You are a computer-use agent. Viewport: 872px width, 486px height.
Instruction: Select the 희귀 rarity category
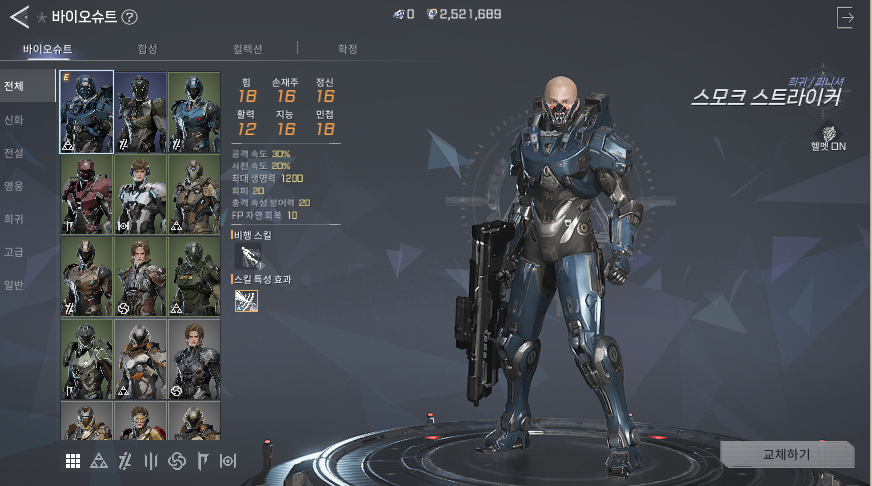click(14, 219)
